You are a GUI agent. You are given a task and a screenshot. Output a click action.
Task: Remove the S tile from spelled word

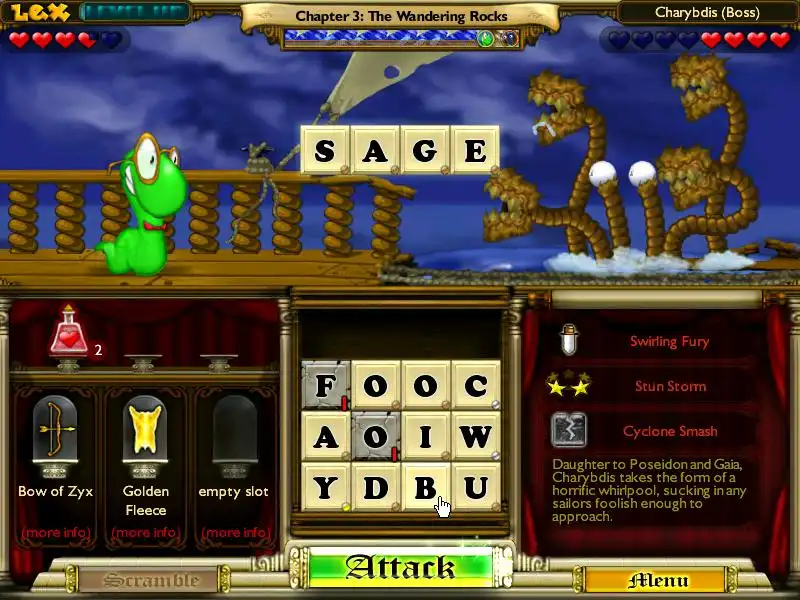coord(324,150)
